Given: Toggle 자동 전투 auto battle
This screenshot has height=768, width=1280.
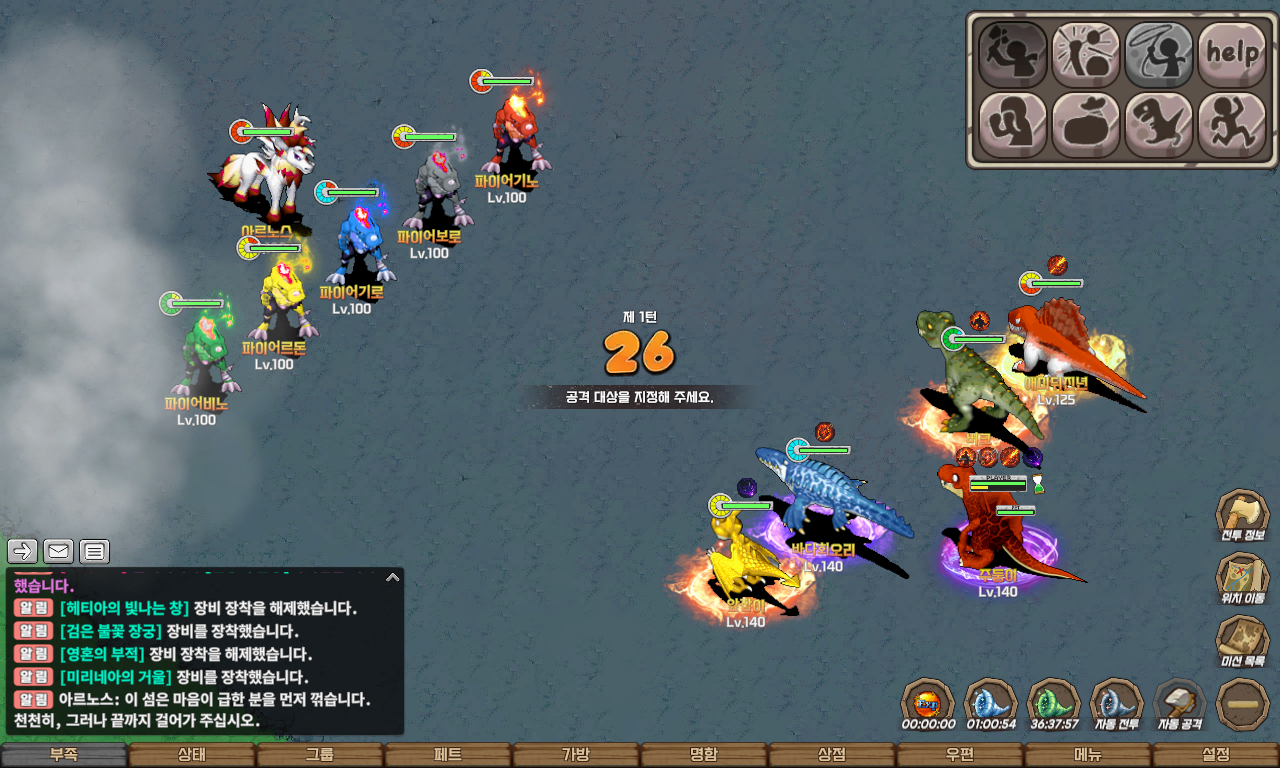Looking at the screenshot, I should point(1116,703).
